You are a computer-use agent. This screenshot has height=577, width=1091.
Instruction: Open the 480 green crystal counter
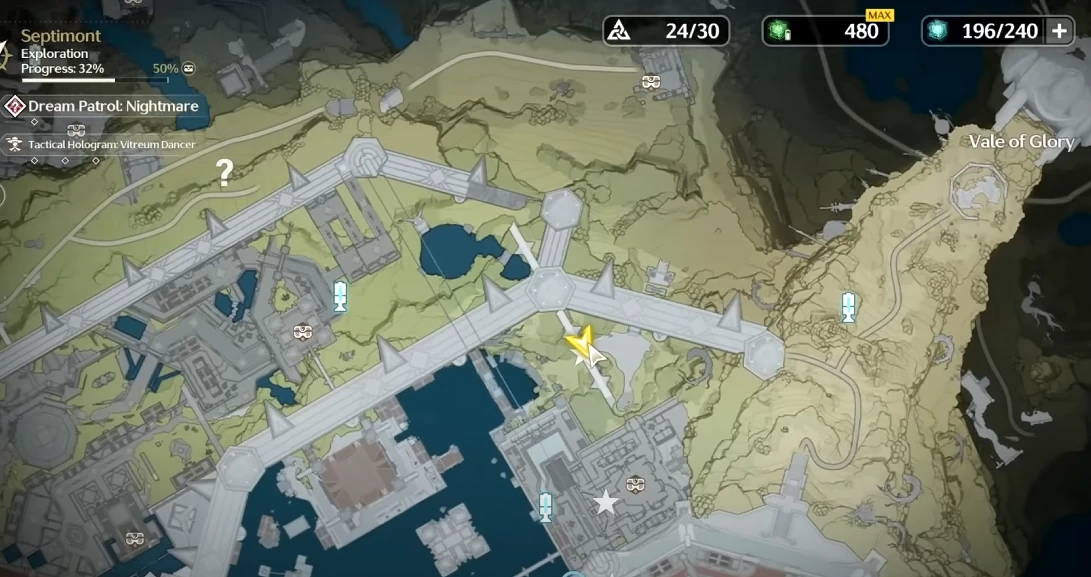point(825,31)
